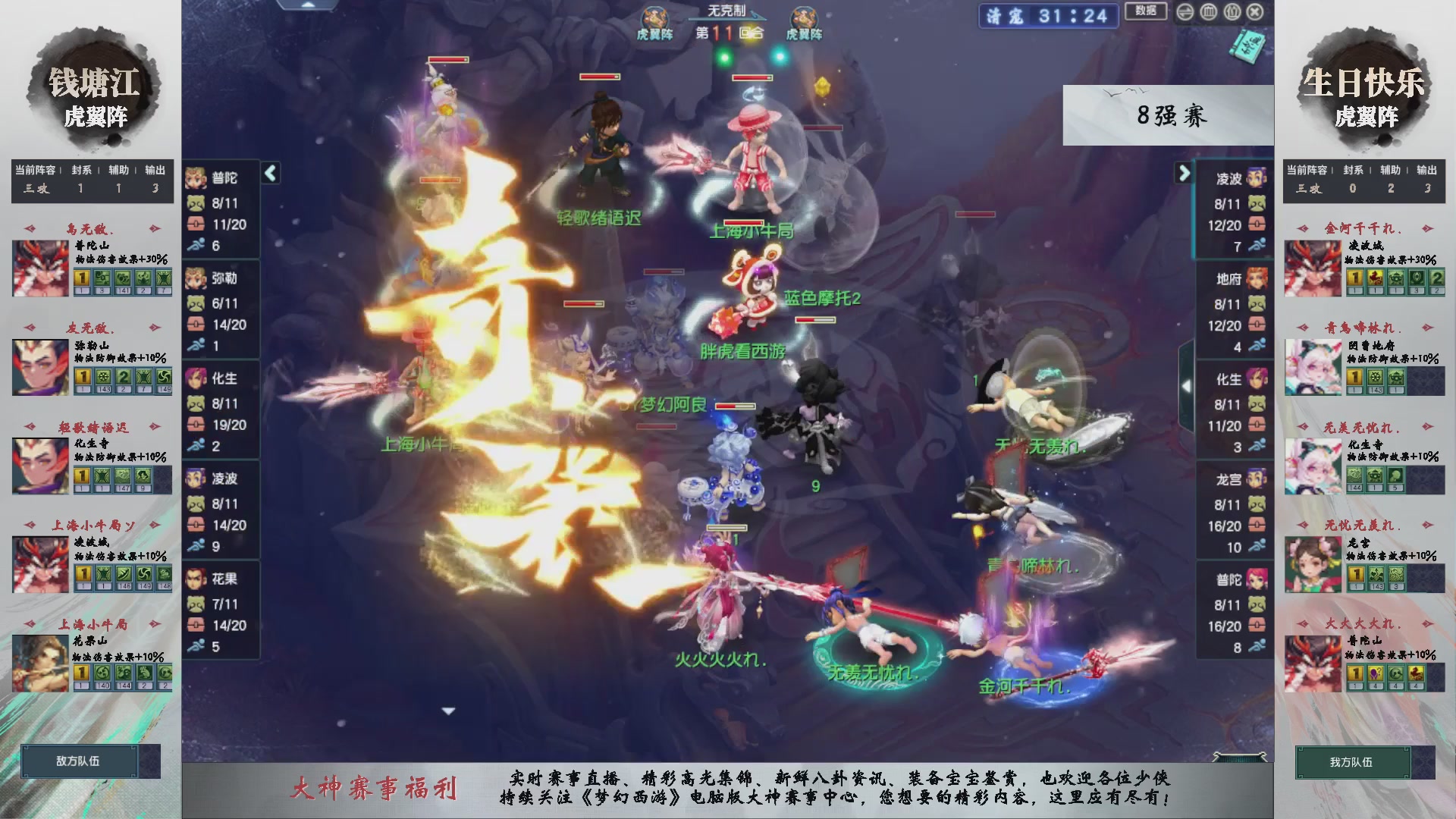Click the exchange arrows circle icon top right

click(x=1185, y=12)
